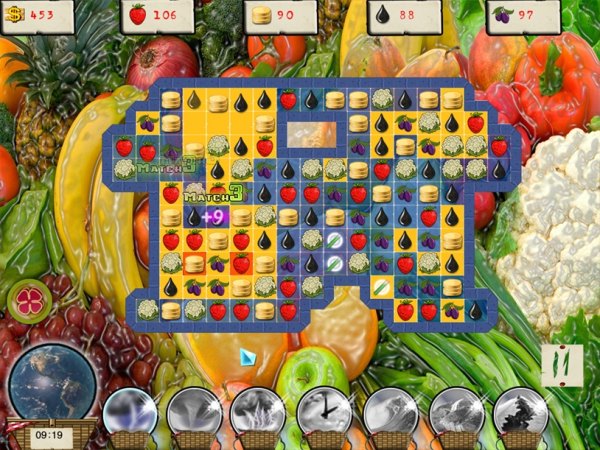
Task: Activate the flames power-up orb
Action: (258, 411)
